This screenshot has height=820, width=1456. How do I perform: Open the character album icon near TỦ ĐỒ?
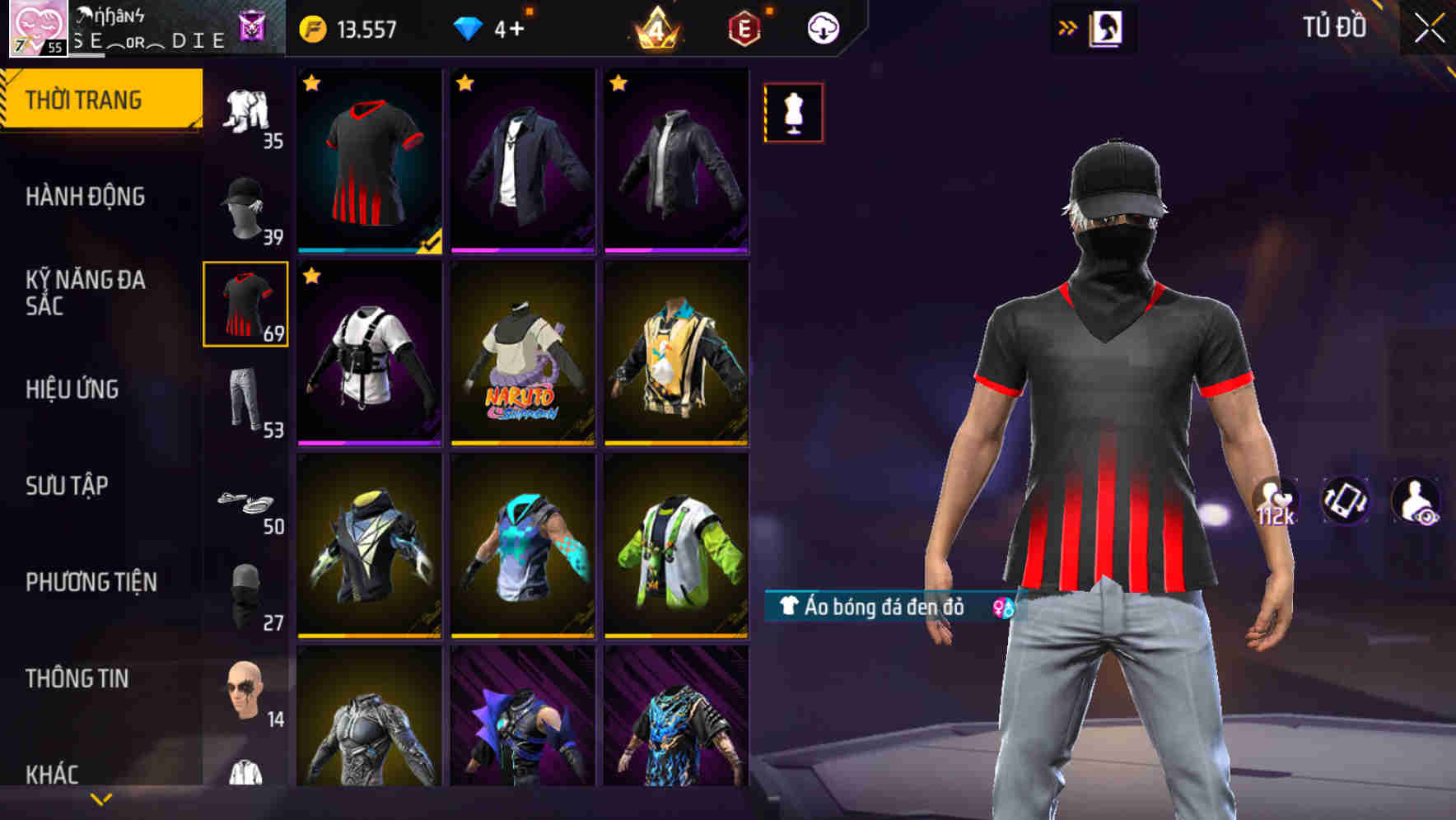[1108, 27]
